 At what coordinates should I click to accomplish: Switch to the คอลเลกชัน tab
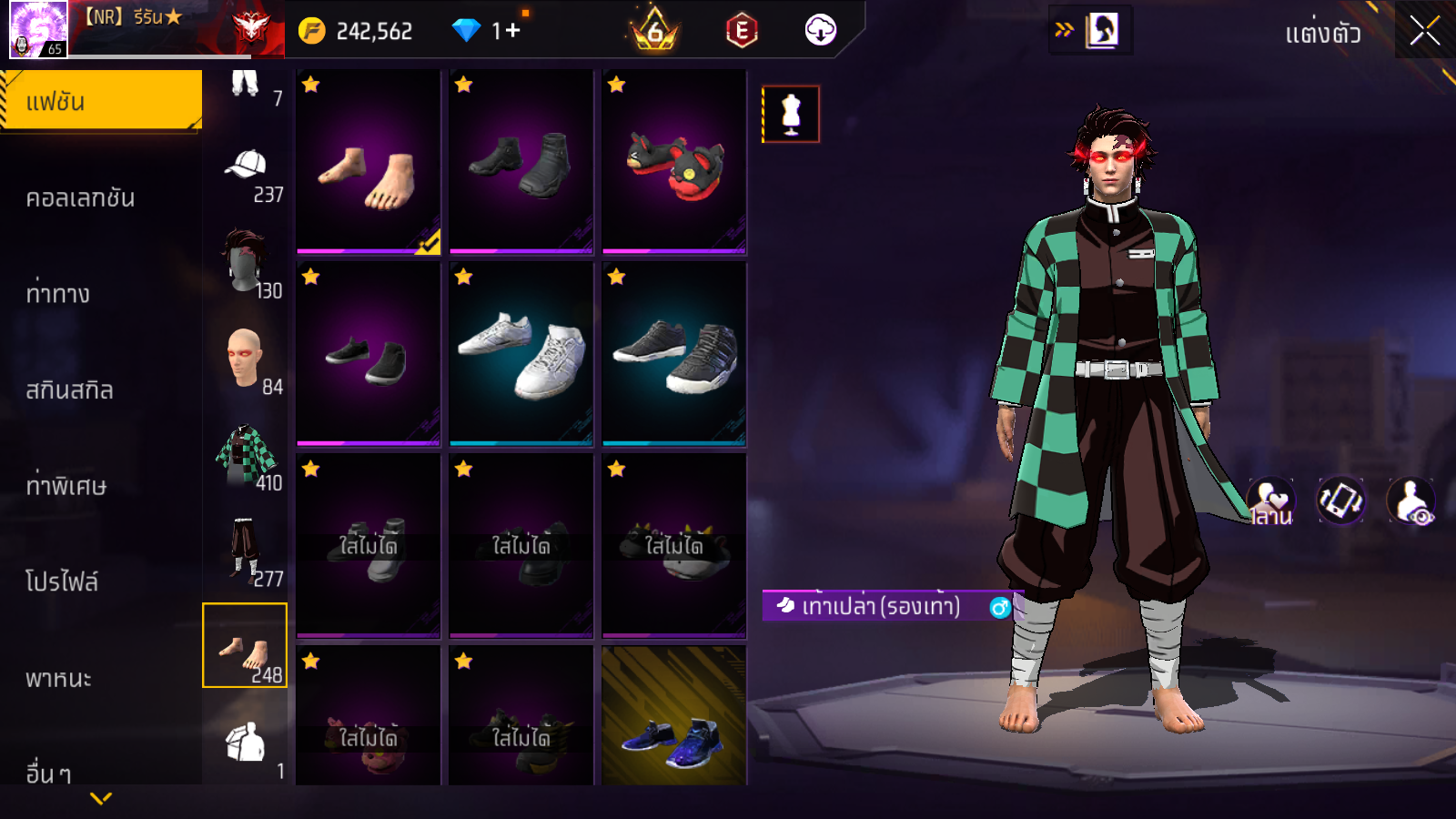(x=81, y=197)
